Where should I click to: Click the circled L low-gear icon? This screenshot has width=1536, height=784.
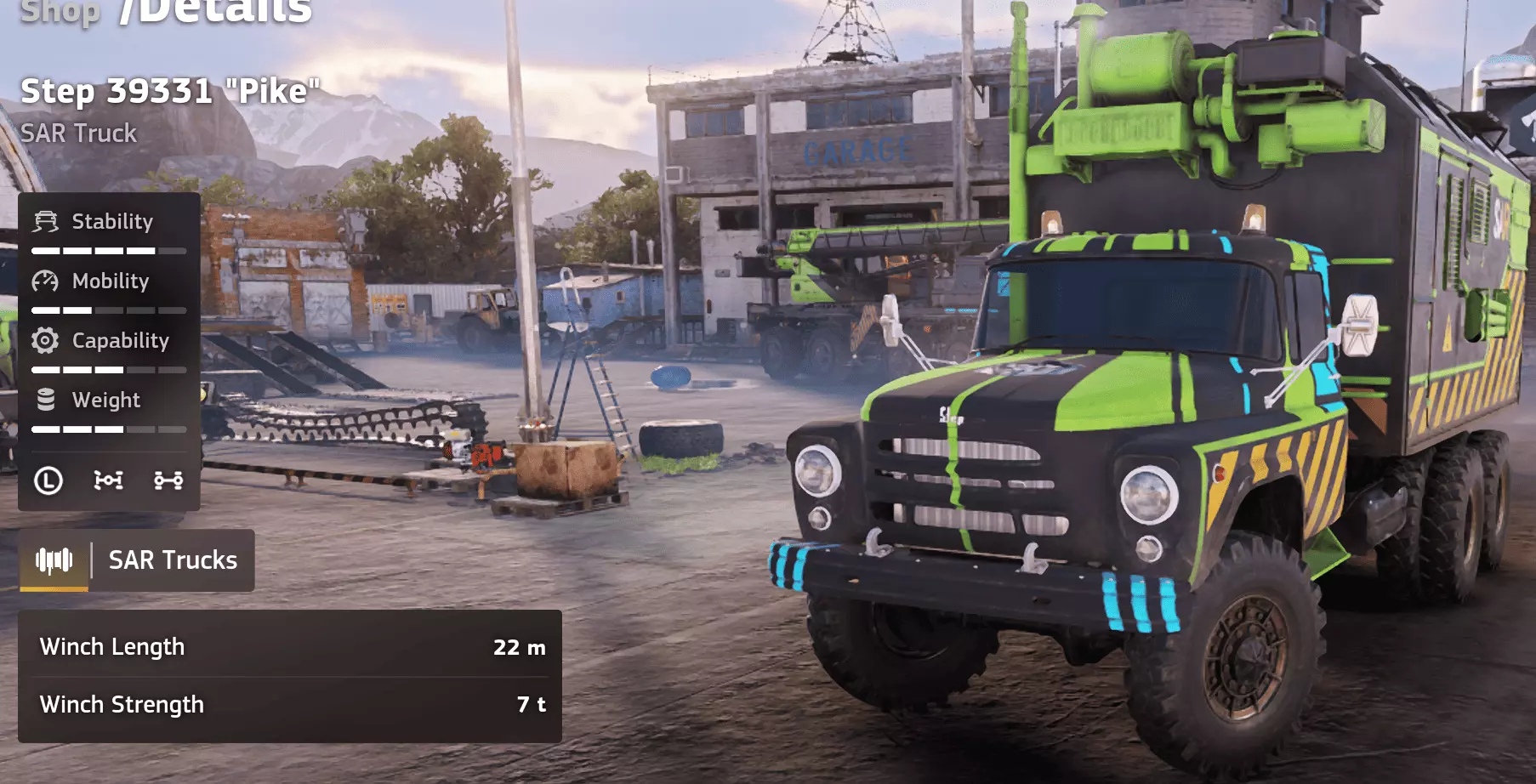point(48,480)
